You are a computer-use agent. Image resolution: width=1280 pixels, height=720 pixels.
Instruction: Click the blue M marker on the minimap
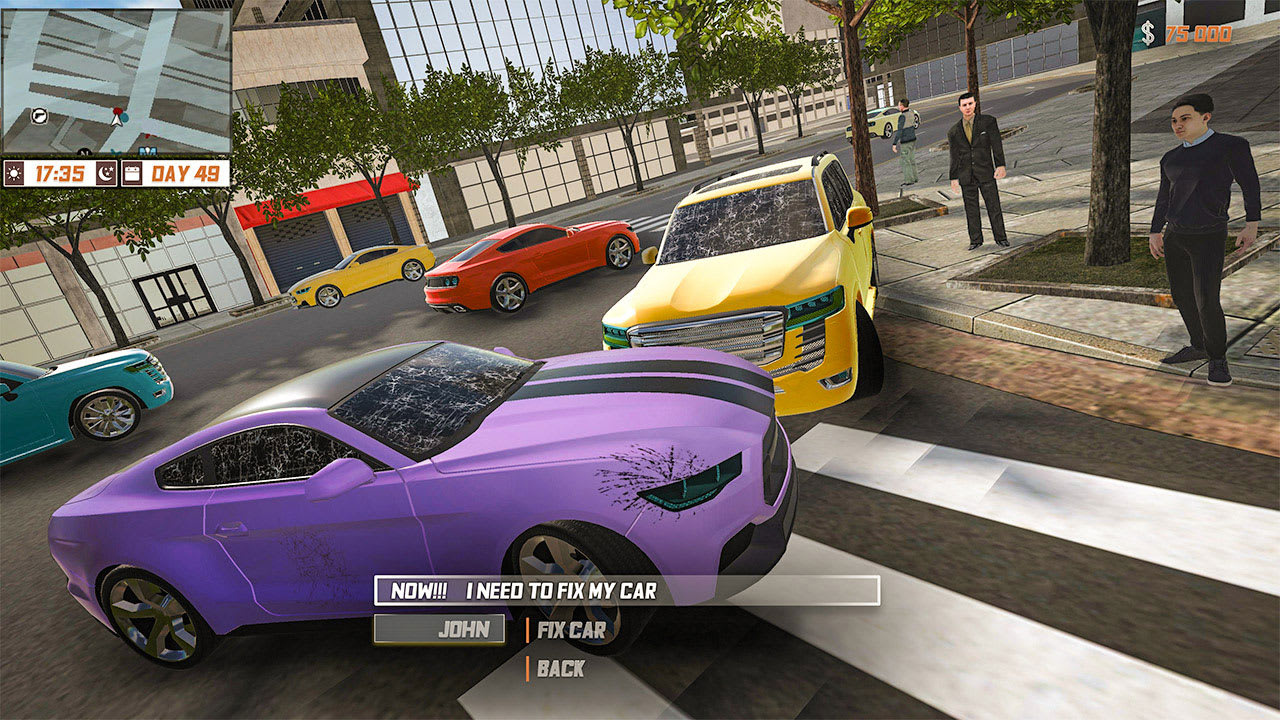[x=148, y=150]
